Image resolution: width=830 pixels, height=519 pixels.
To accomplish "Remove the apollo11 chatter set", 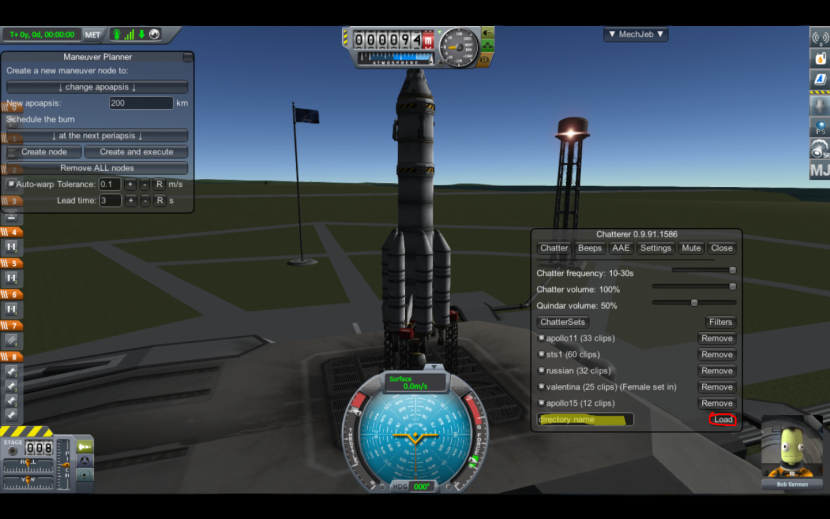I will tap(716, 339).
